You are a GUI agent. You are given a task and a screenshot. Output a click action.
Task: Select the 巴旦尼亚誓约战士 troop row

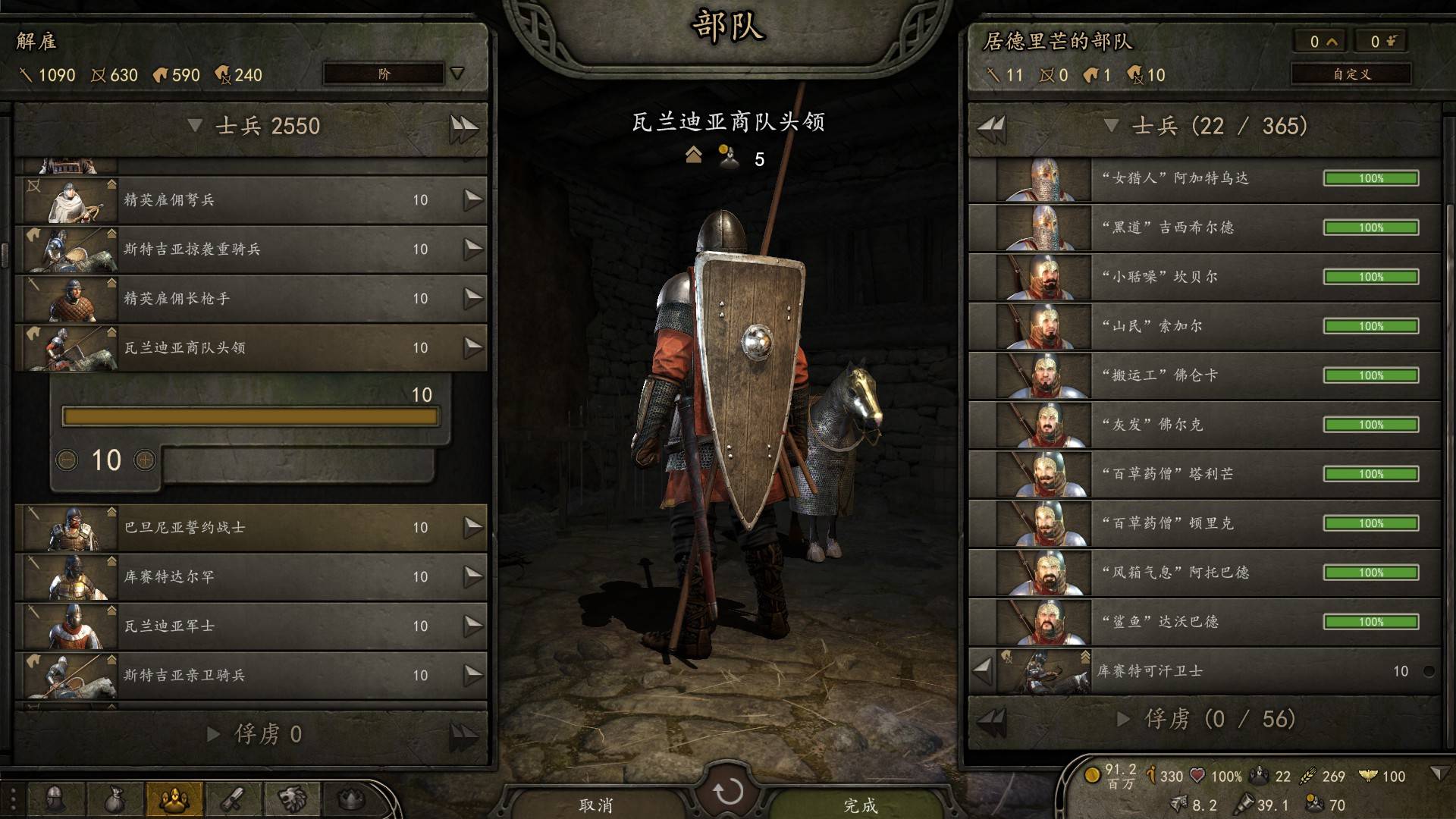(x=250, y=528)
